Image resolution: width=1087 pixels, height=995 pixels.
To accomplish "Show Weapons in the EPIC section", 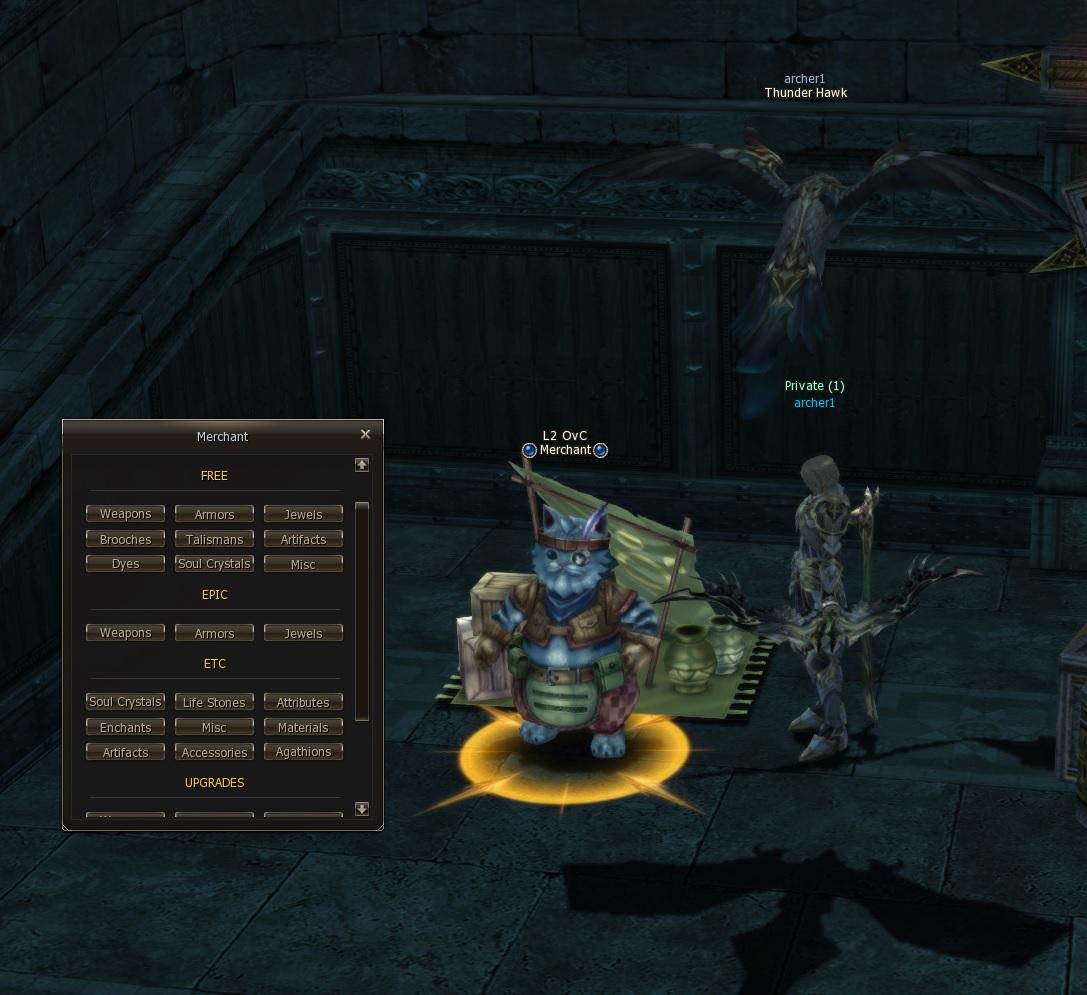I will [x=125, y=633].
